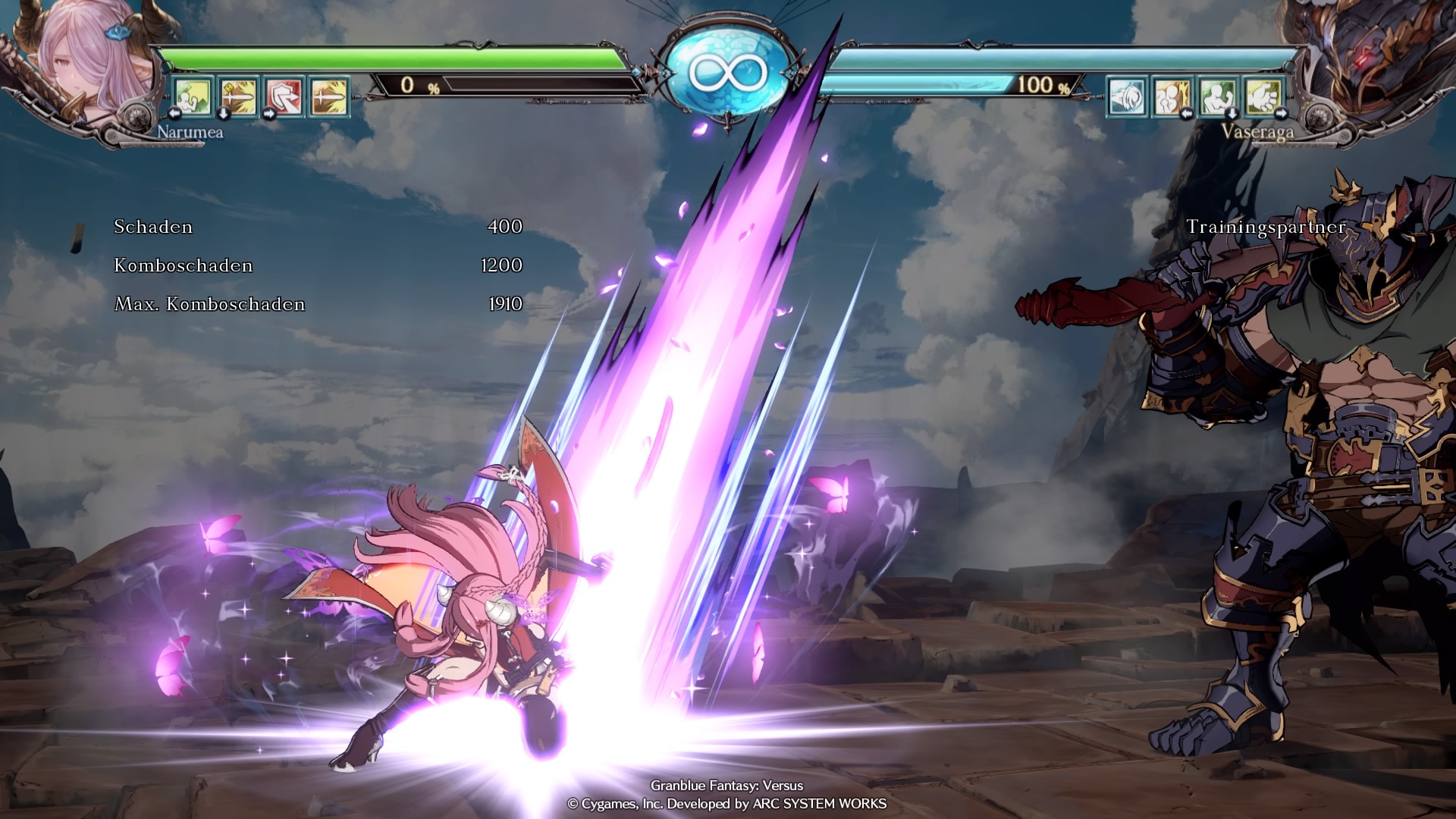Activate Narumea's sword skill with yellow diamond badge

pyautogui.click(x=238, y=96)
